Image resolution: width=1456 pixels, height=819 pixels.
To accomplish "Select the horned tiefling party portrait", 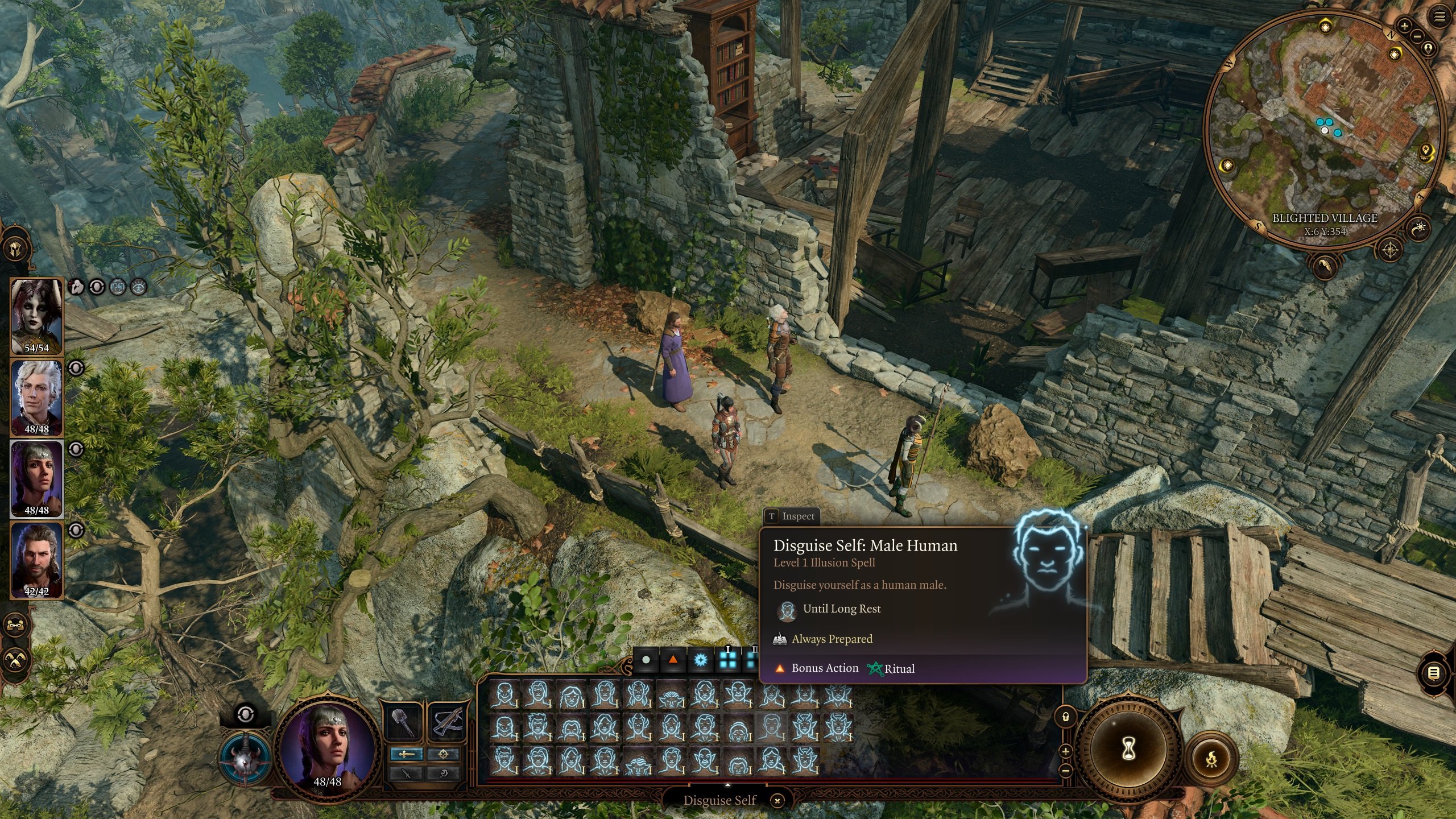I will 37,316.
